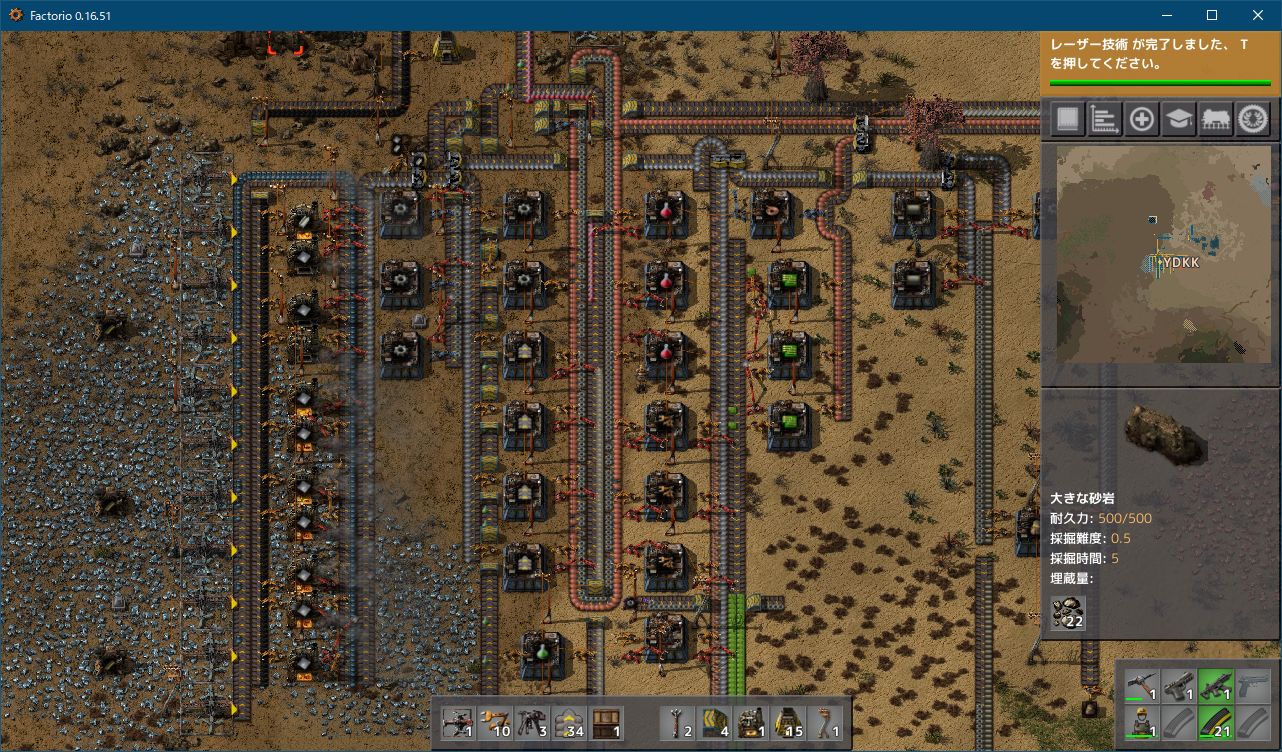
Task: Select the inserter slot with 10 items
Action: point(495,723)
